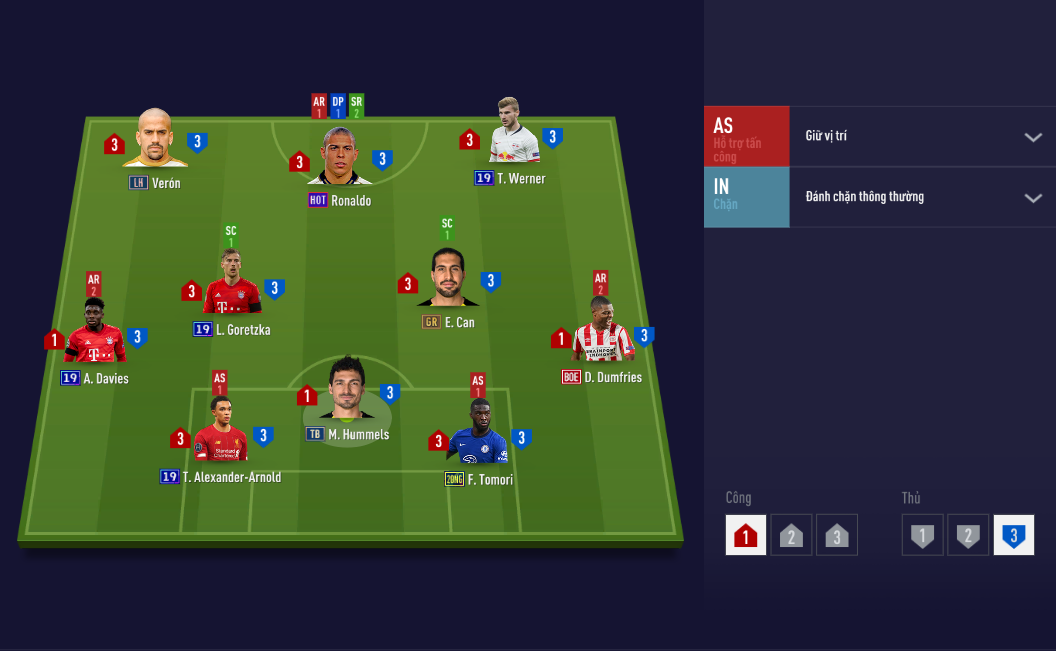Set Công attack level to 2

click(x=791, y=536)
